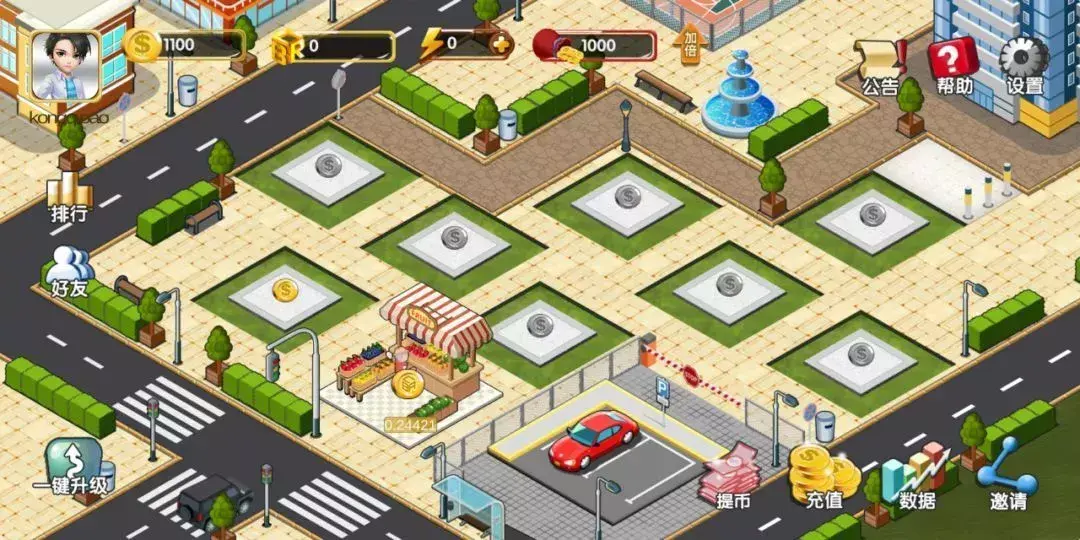Collect the gold coin above the fruit stall
This screenshot has width=1080, height=540.
(408, 384)
